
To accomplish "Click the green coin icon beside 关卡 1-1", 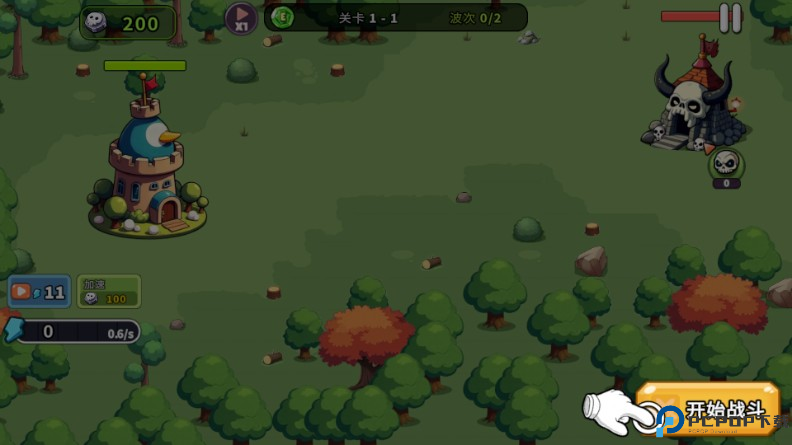I will pyautogui.click(x=283, y=17).
